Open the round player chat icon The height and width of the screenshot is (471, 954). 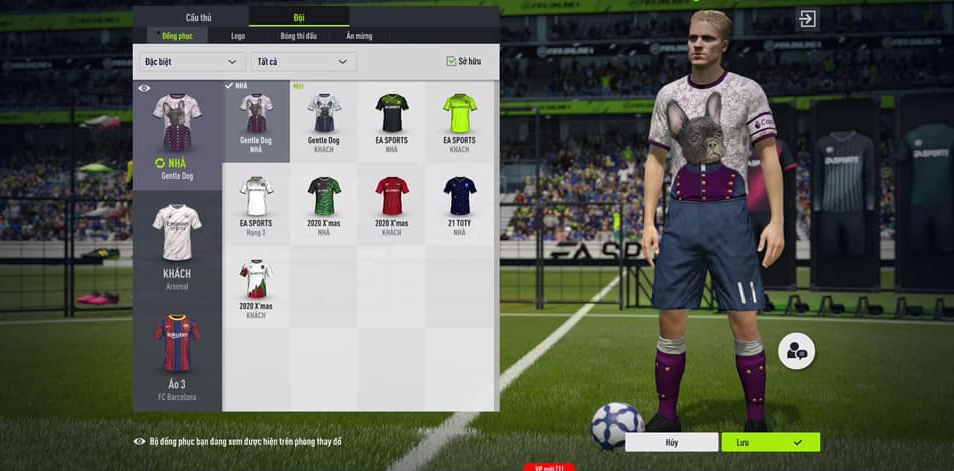click(x=797, y=351)
